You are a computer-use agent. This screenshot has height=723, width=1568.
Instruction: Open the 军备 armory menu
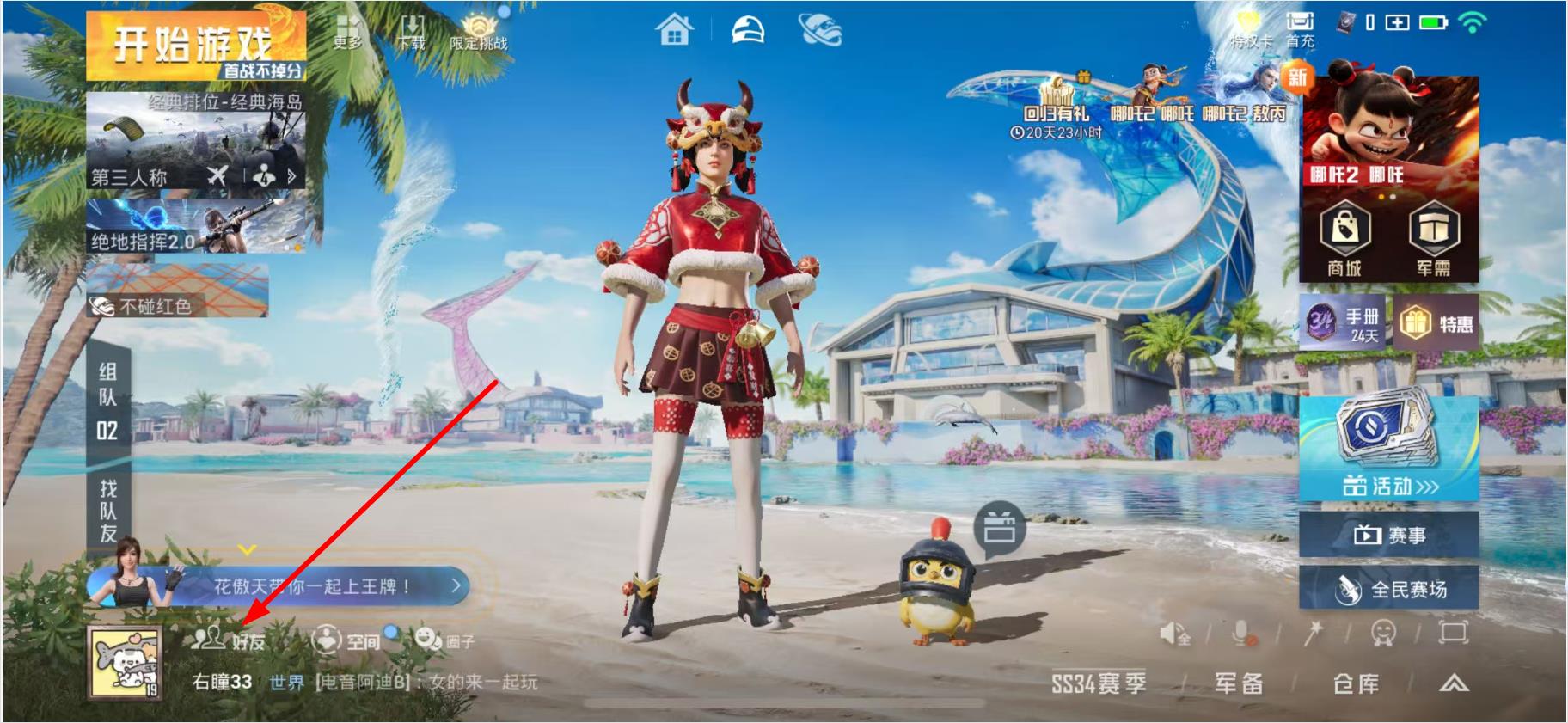coord(1239,683)
